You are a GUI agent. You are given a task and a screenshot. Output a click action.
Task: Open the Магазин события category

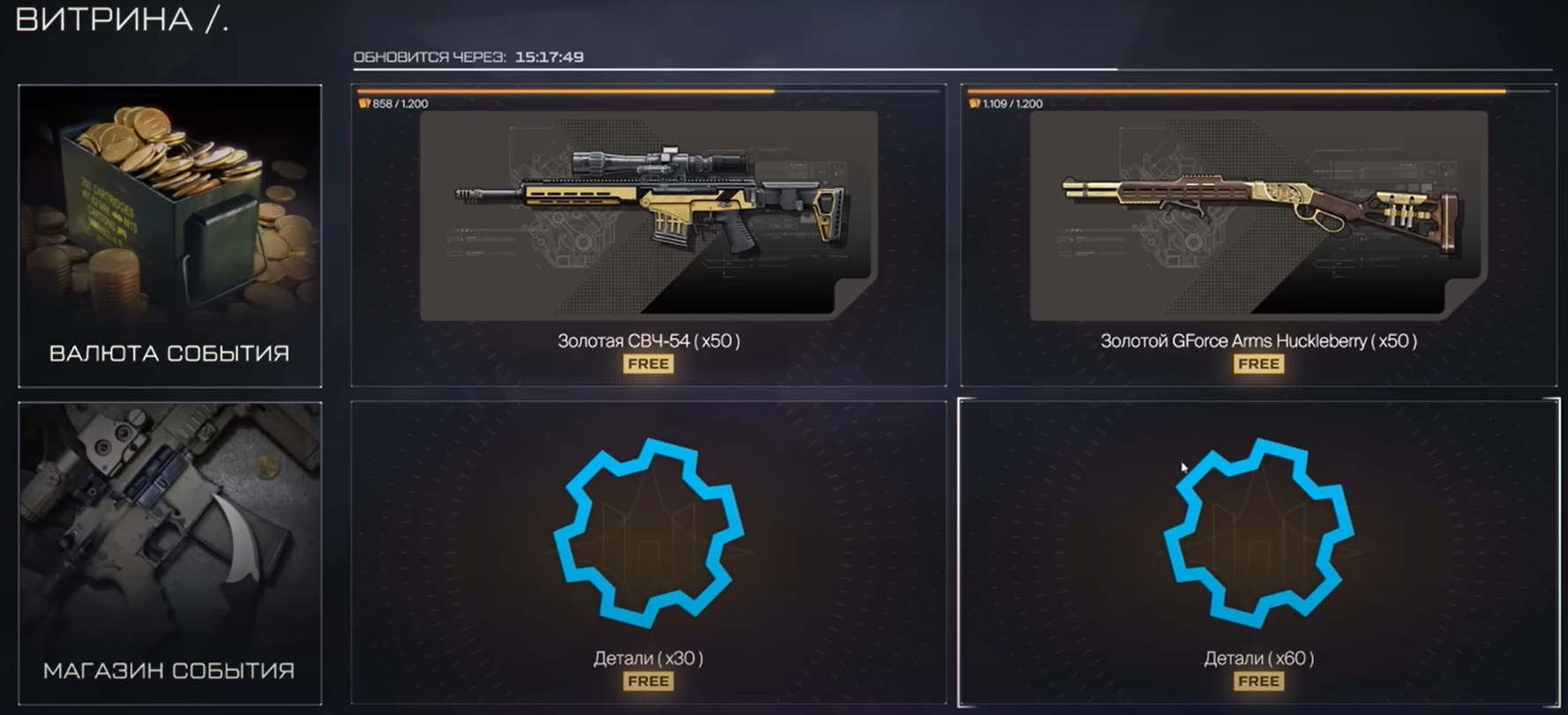pos(169,553)
